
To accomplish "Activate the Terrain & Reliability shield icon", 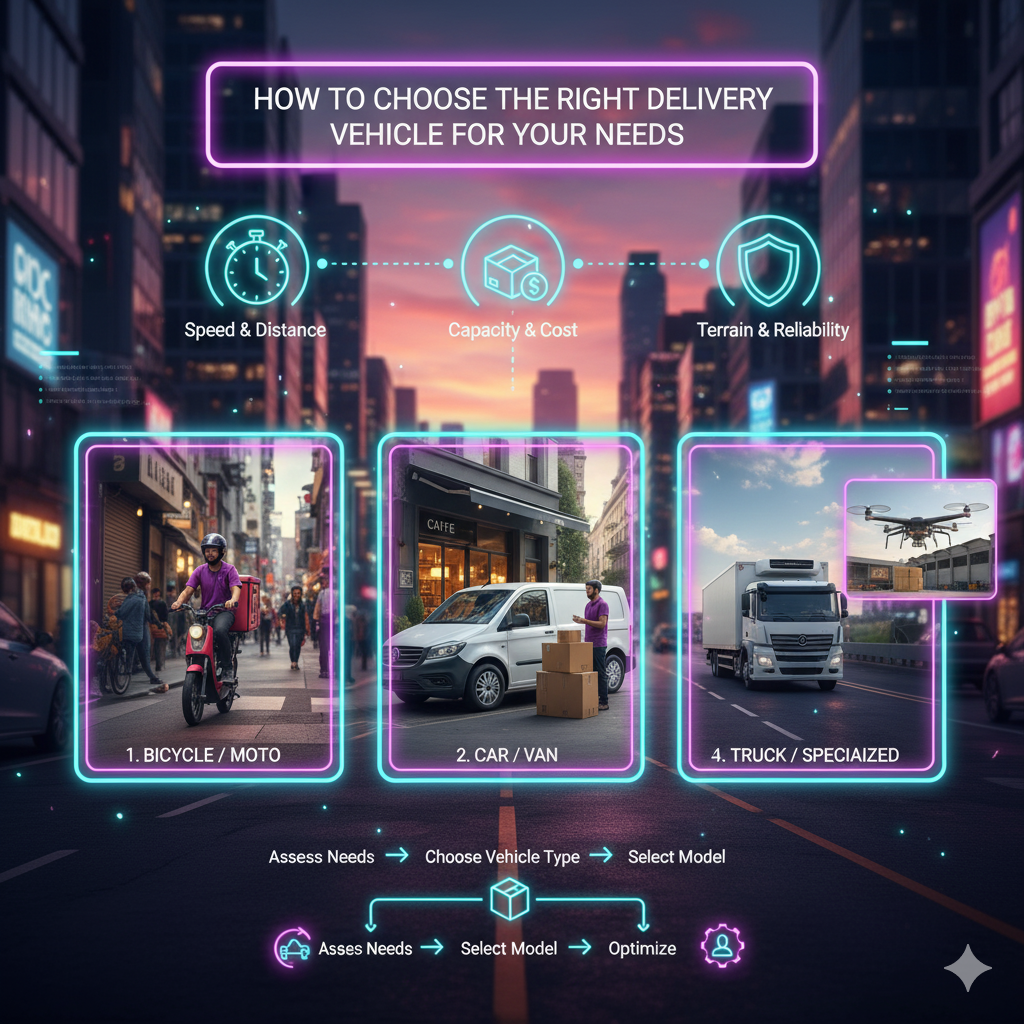I will click(x=767, y=265).
